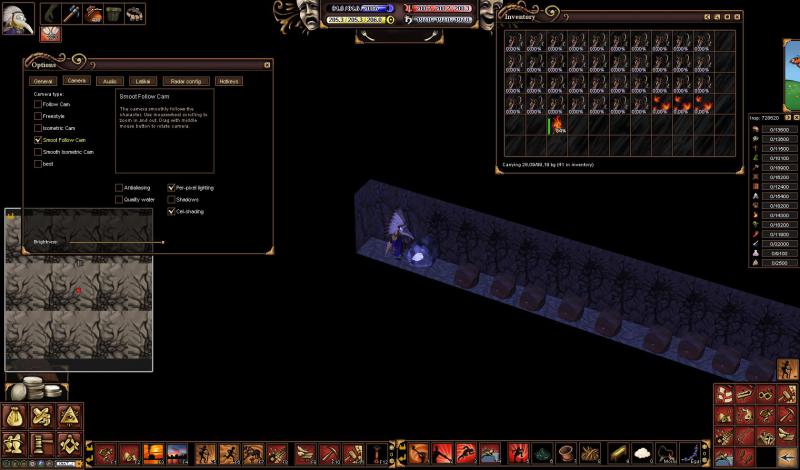Enable the Shadows checkbox
Viewport: 800px width, 470px height.
171,199
